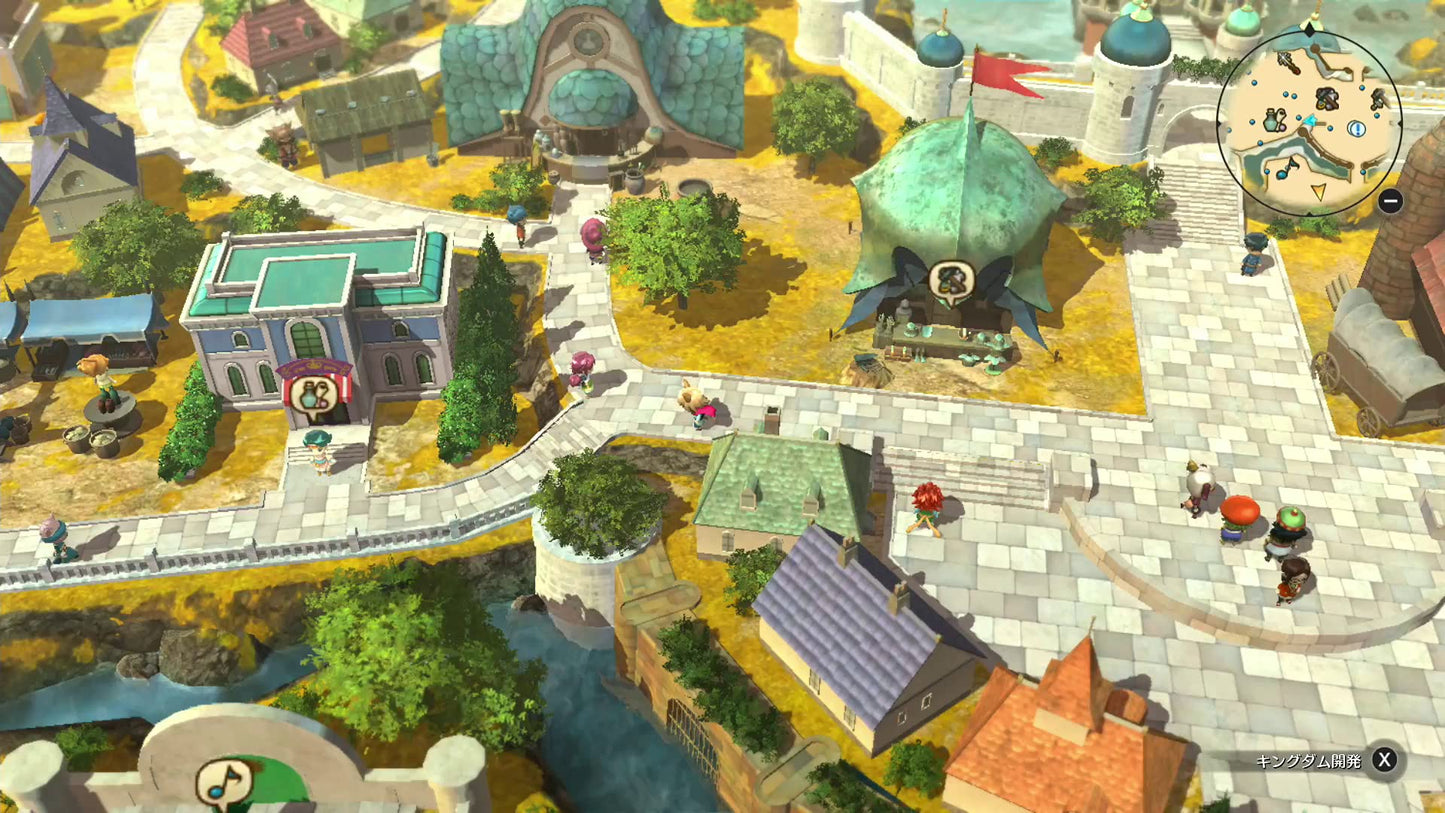Click the yellow triangle waypoint inside the minimap

[1319, 193]
